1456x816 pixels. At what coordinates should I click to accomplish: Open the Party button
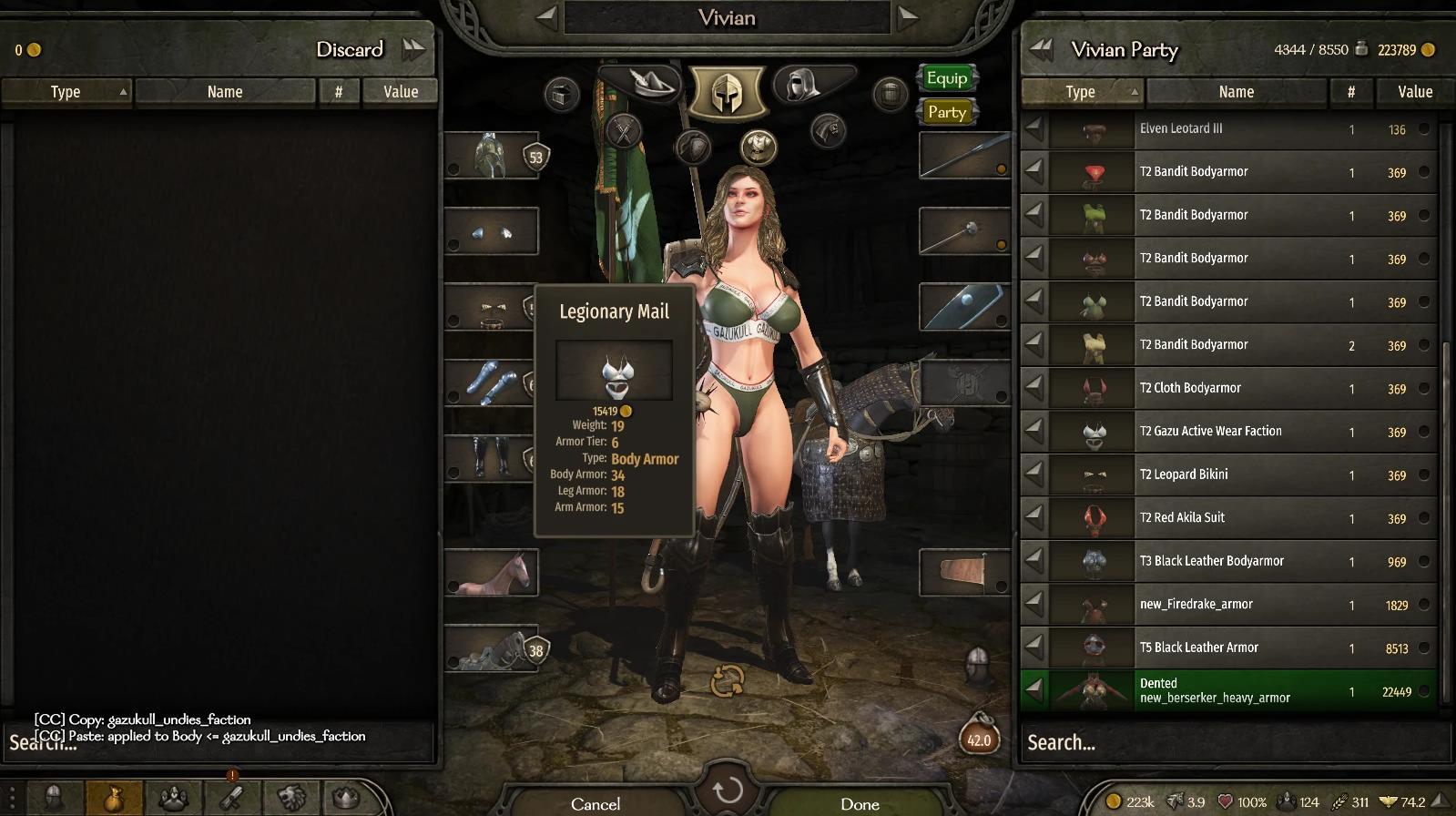tap(947, 112)
